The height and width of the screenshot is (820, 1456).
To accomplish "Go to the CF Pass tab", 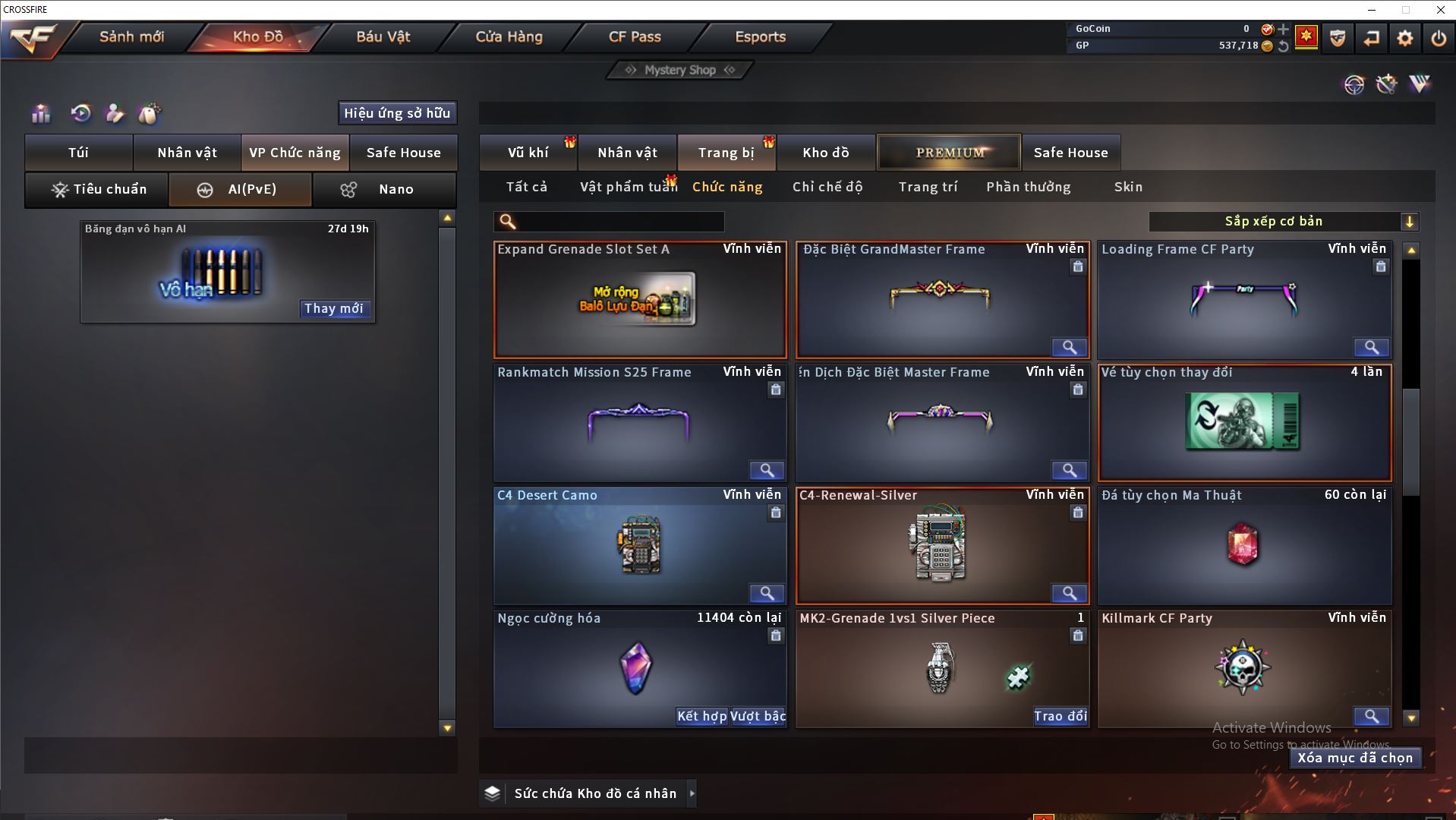I will [x=635, y=36].
